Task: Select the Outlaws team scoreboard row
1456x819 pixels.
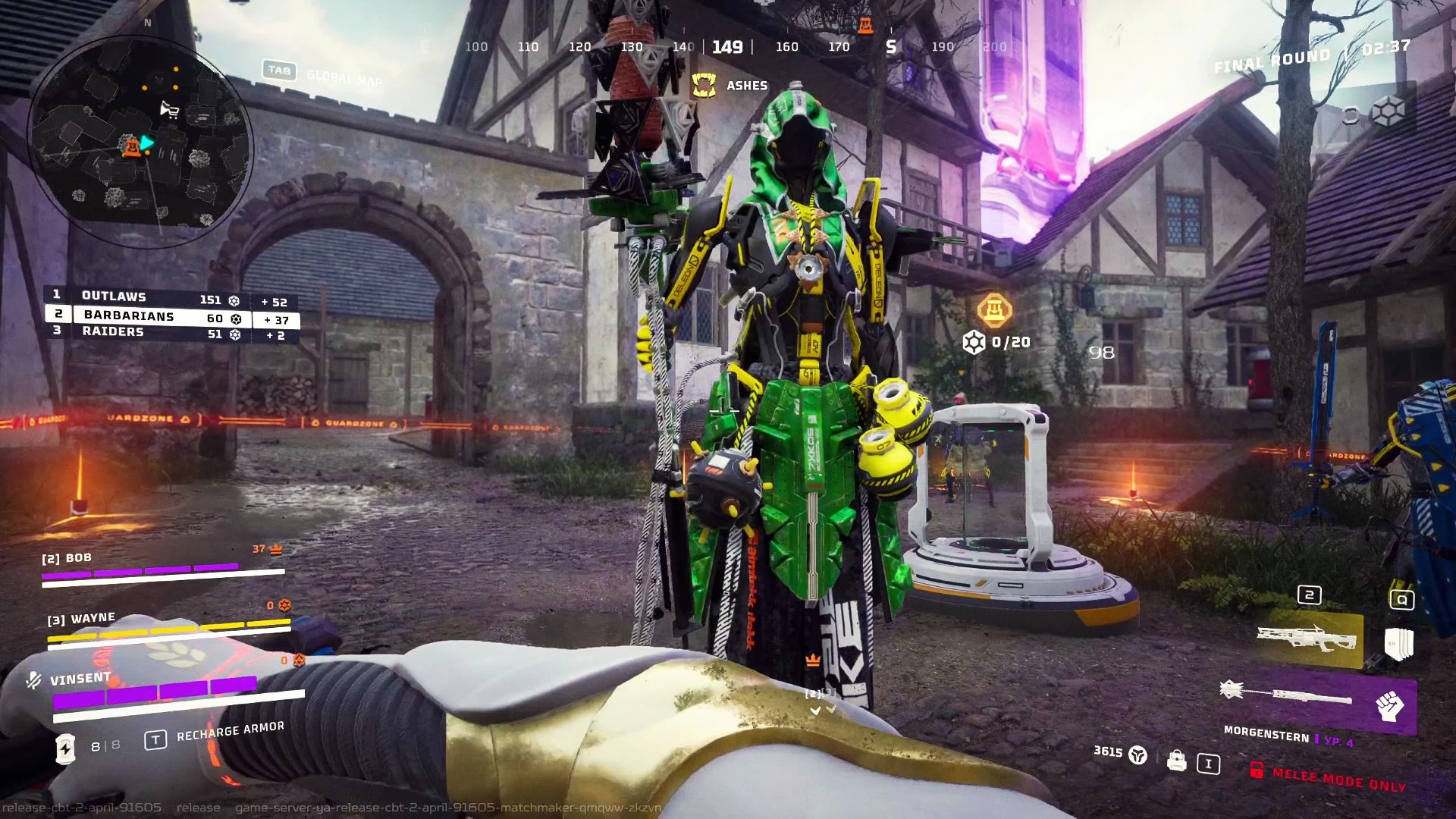Action: 171,297
